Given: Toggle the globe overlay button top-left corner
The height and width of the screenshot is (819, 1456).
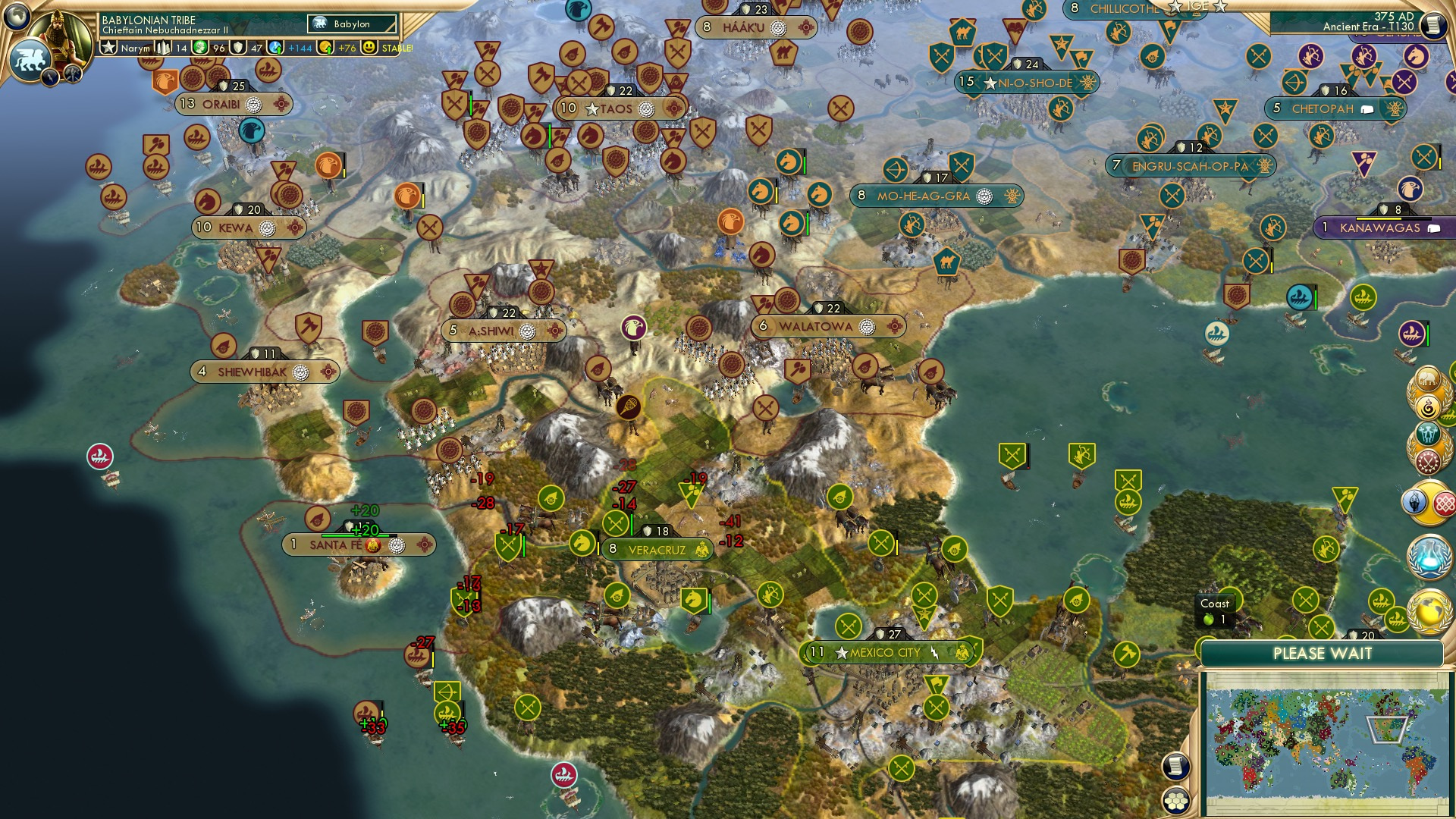Looking at the screenshot, I should point(17,17).
